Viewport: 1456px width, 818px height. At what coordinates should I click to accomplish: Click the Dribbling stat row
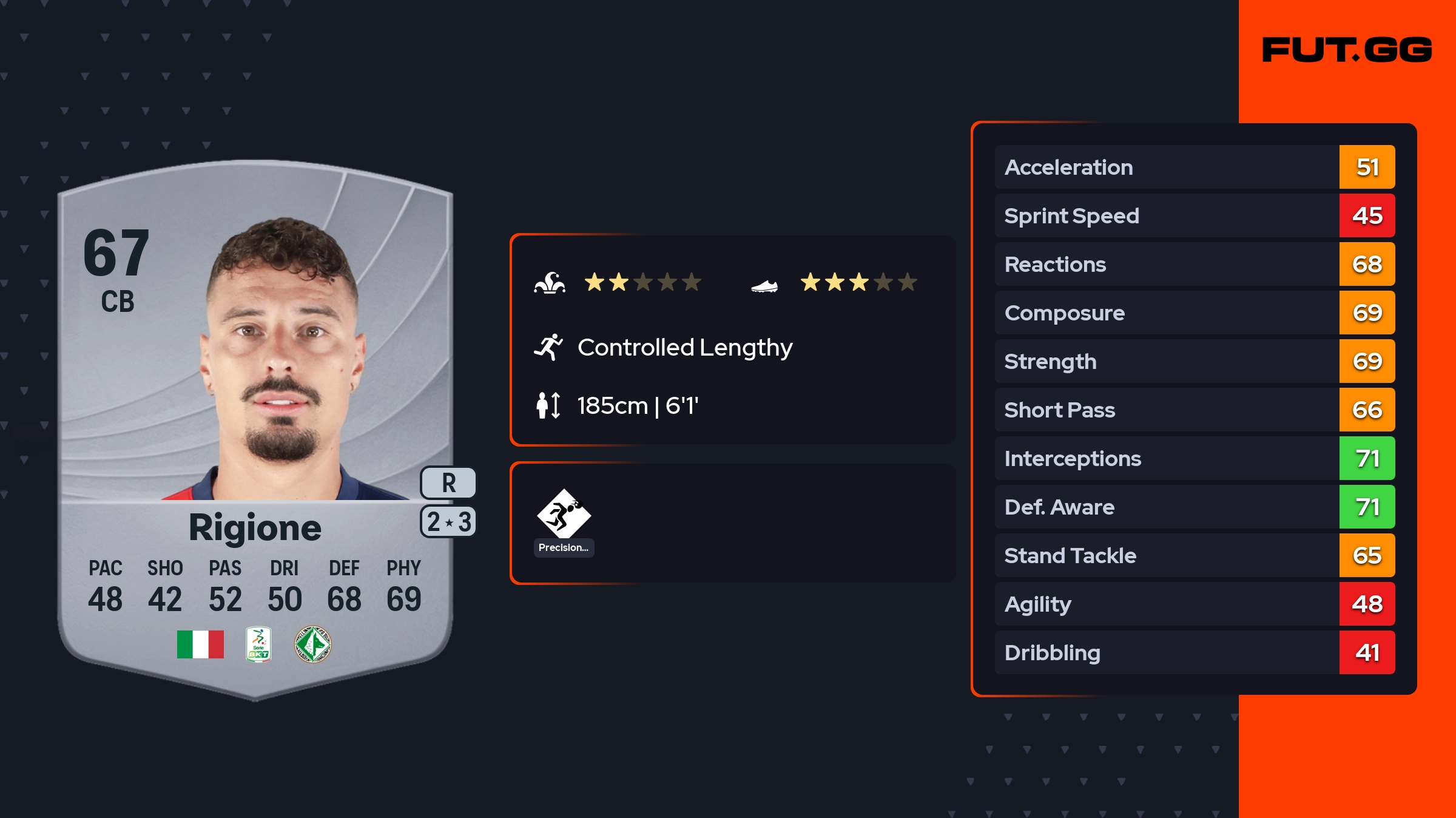point(1195,652)
